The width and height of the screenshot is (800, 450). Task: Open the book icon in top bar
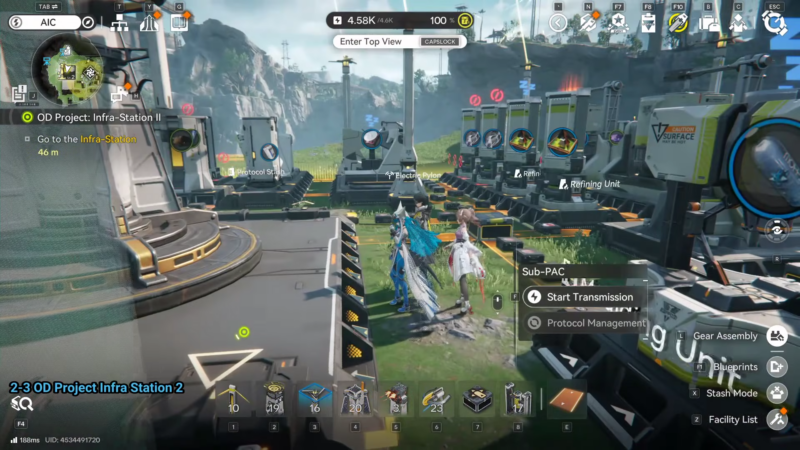click(x=179, y=22)
